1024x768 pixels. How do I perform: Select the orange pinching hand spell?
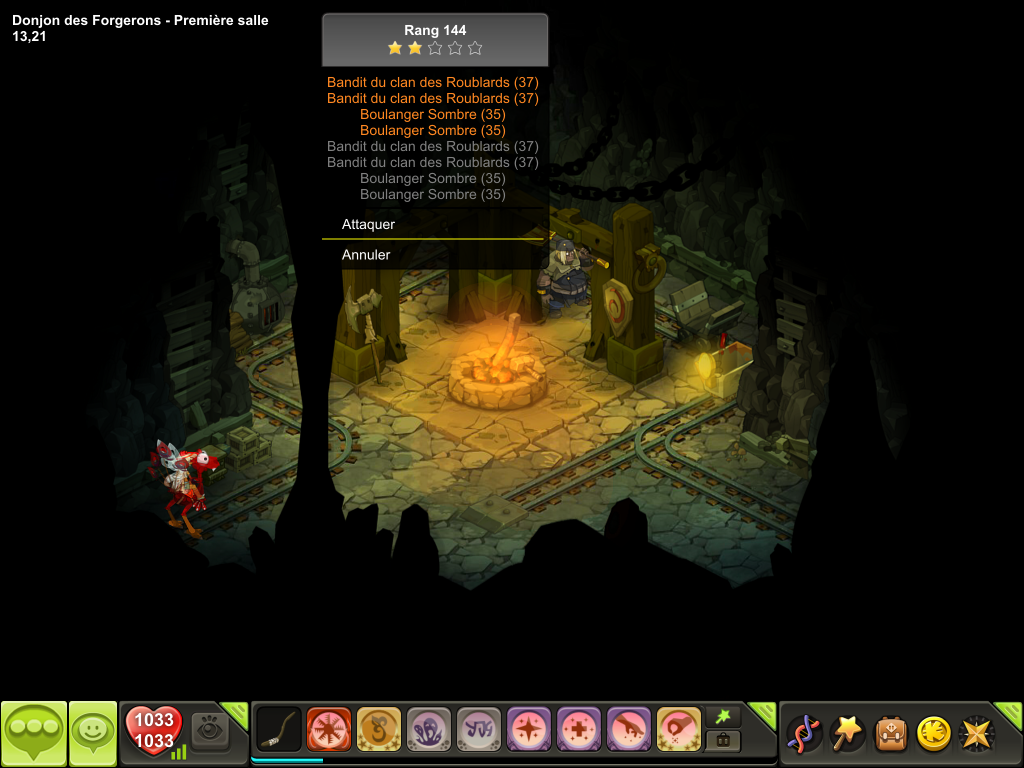pyautogui.click(x=679, y=729)
